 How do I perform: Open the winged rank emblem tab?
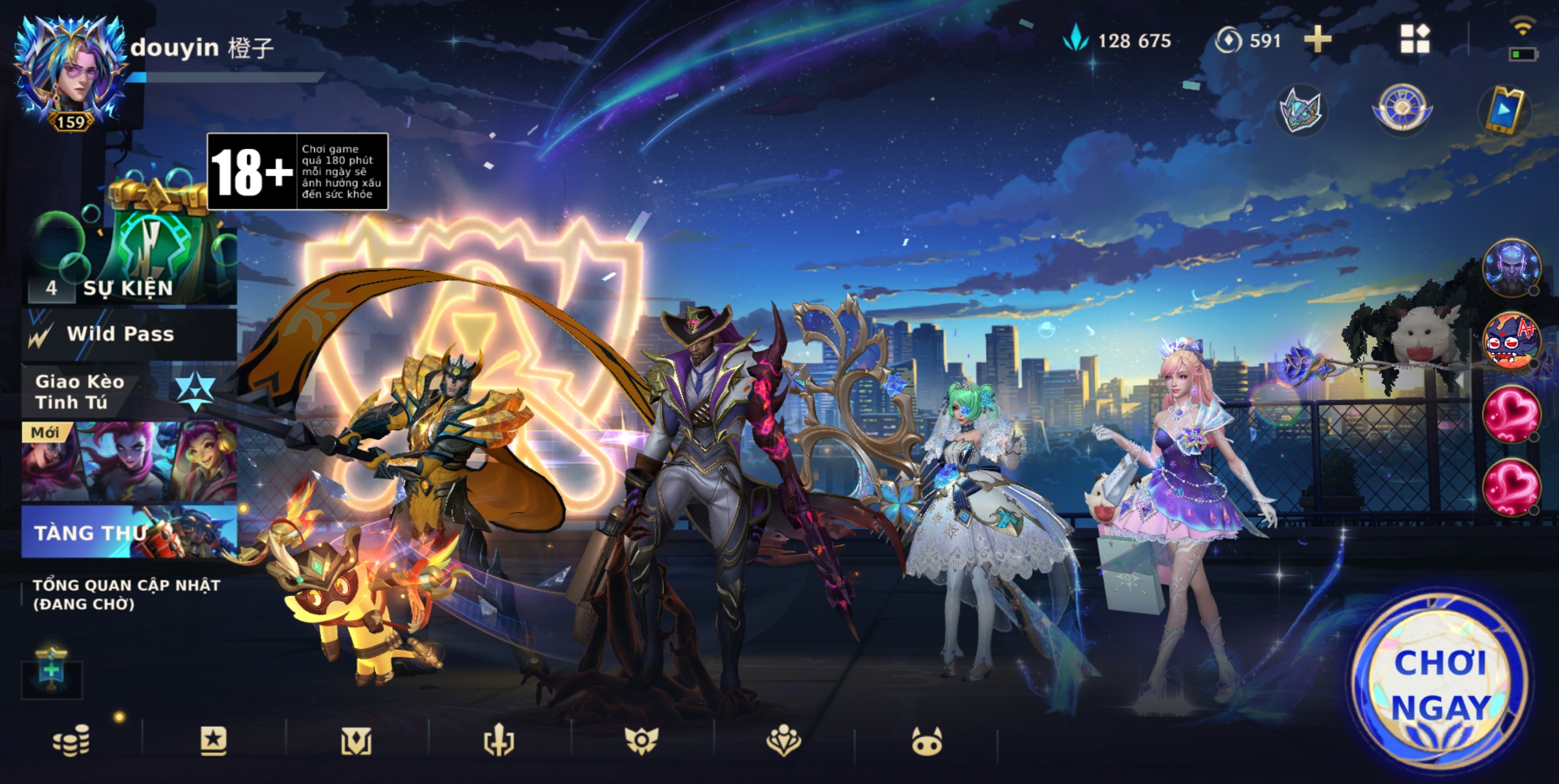pyautogui.click(x=641, y=740)
